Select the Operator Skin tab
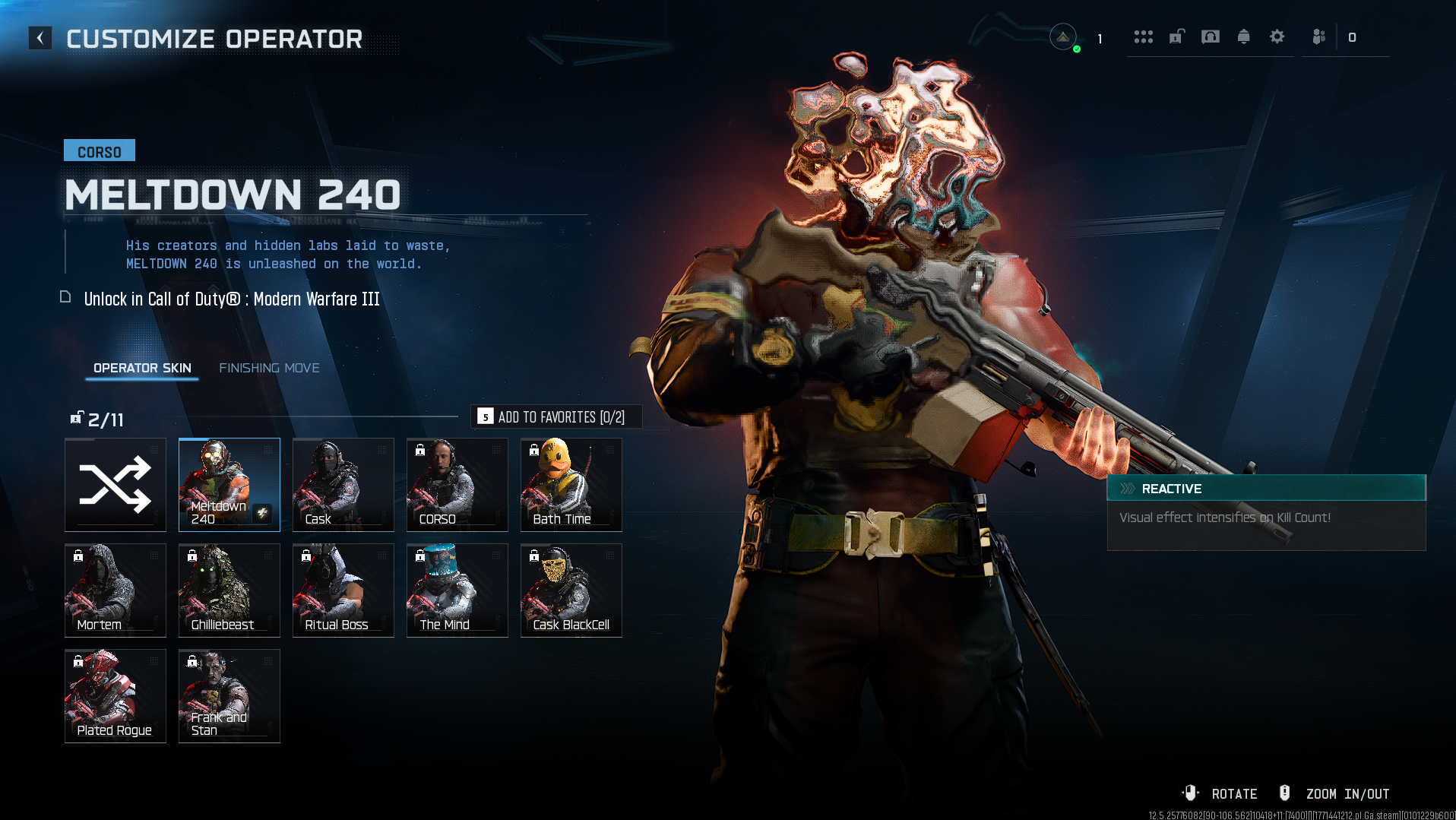 [x=142, y=368]
